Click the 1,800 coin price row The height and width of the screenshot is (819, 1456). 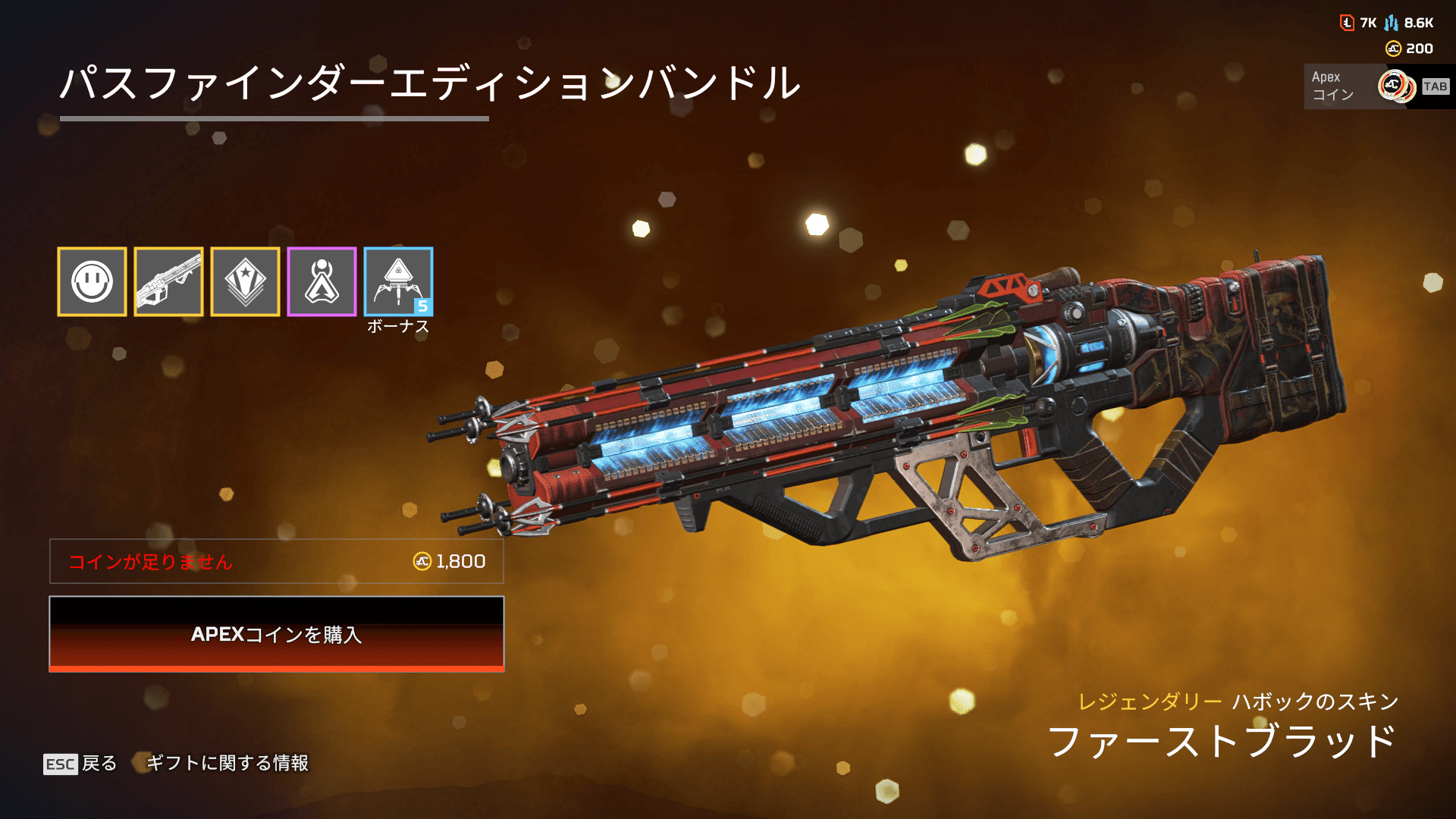coord(277,561)
